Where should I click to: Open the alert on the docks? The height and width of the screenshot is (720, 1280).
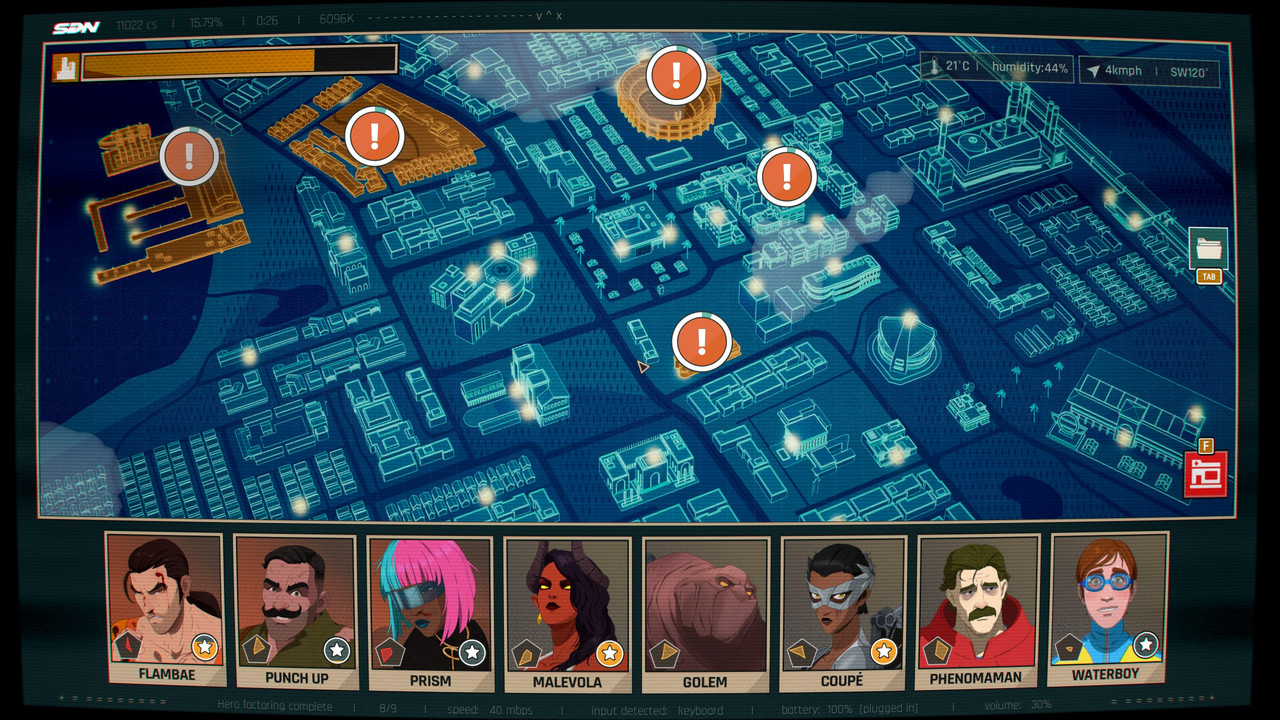(x=190, y=156)
